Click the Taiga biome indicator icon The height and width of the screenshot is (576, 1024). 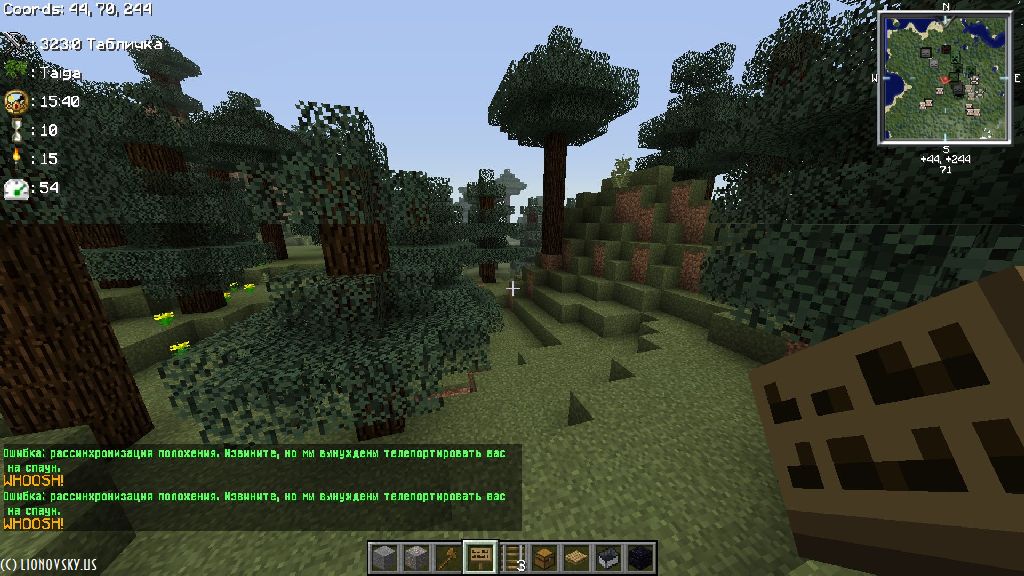coord(15,72)
